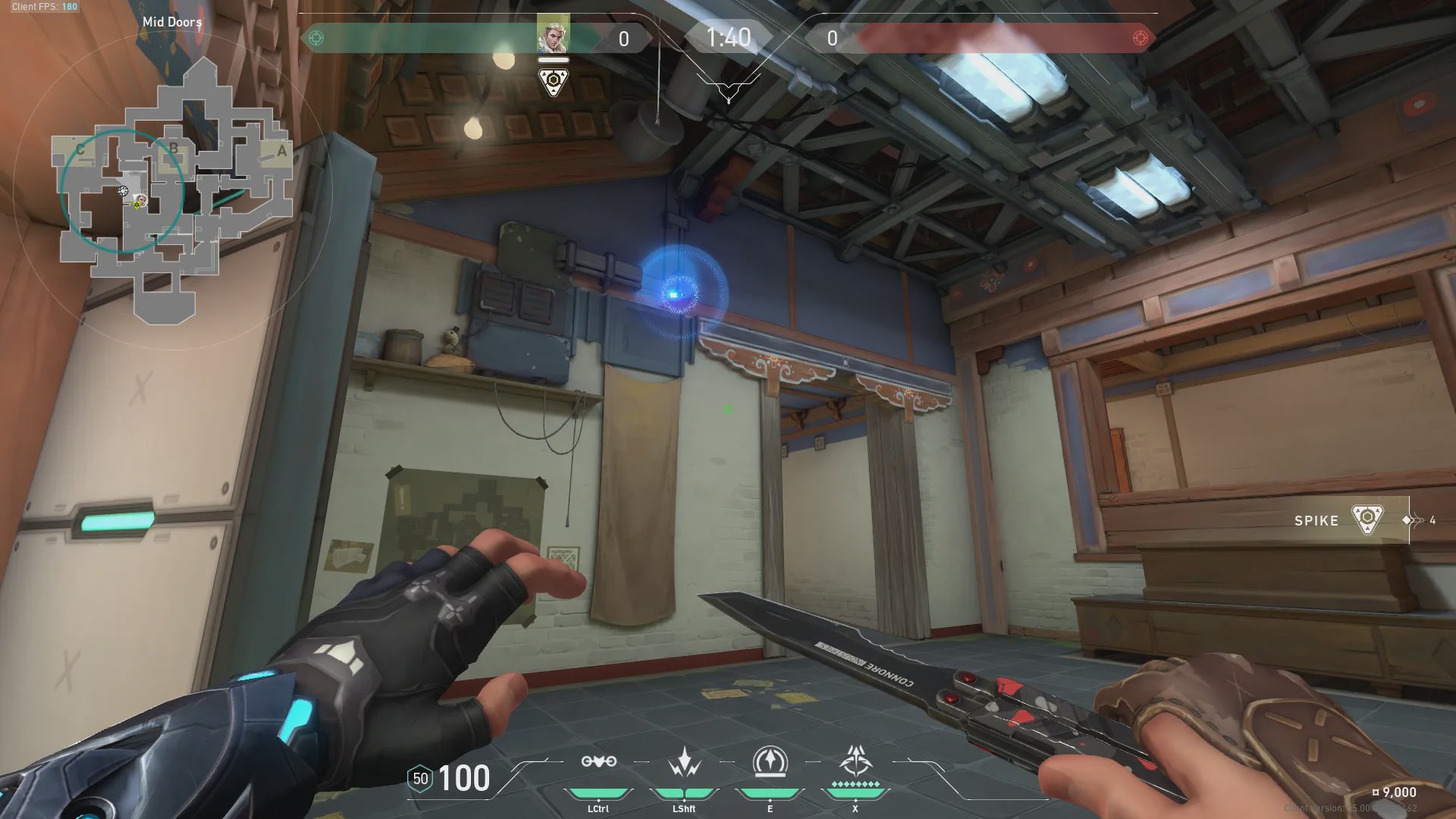Screen dimensions: 1456x819
Task: Click the red team crosshair emblem
Action: coord(1140,38)
